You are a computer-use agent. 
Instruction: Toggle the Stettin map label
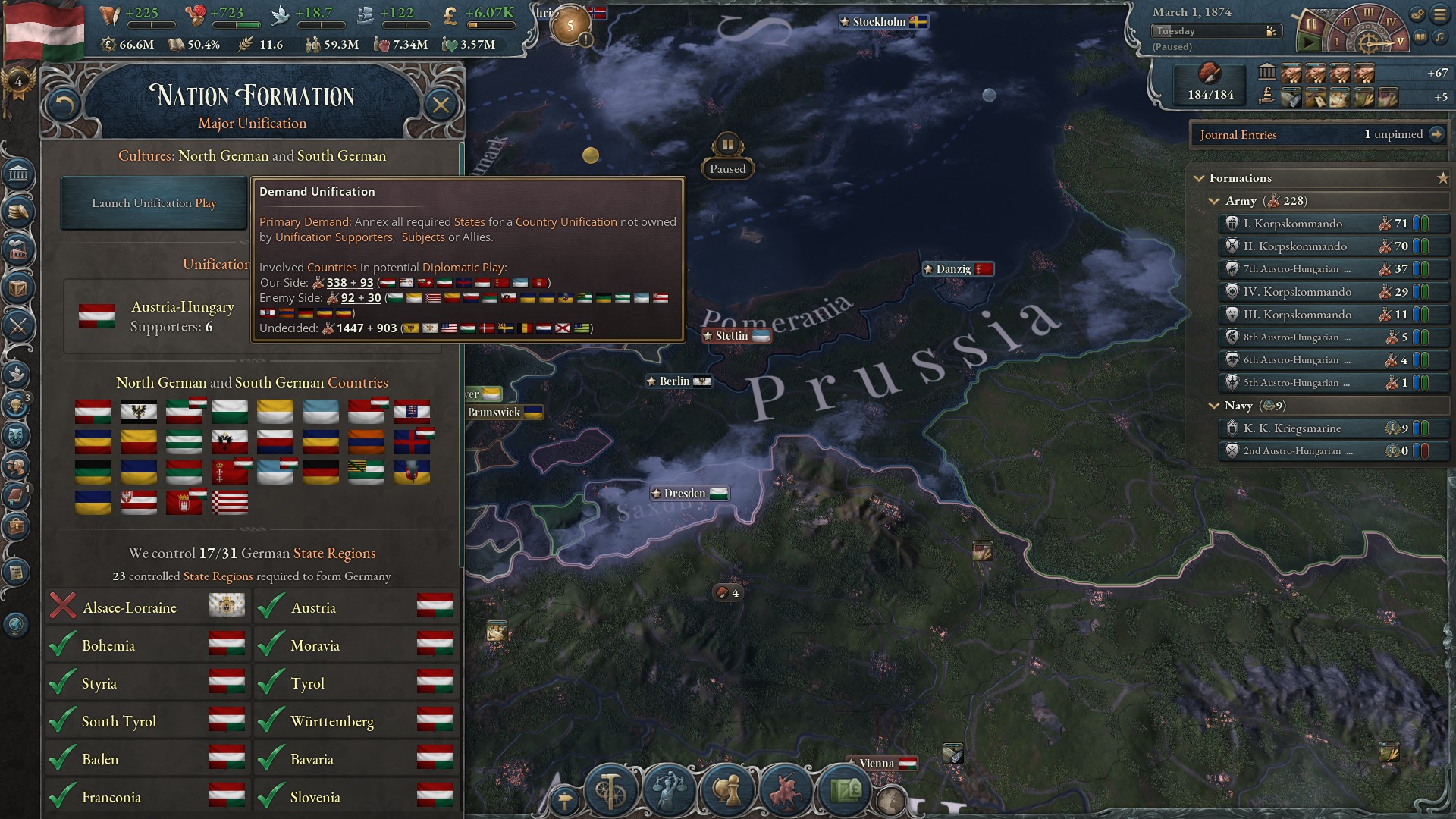734,335
